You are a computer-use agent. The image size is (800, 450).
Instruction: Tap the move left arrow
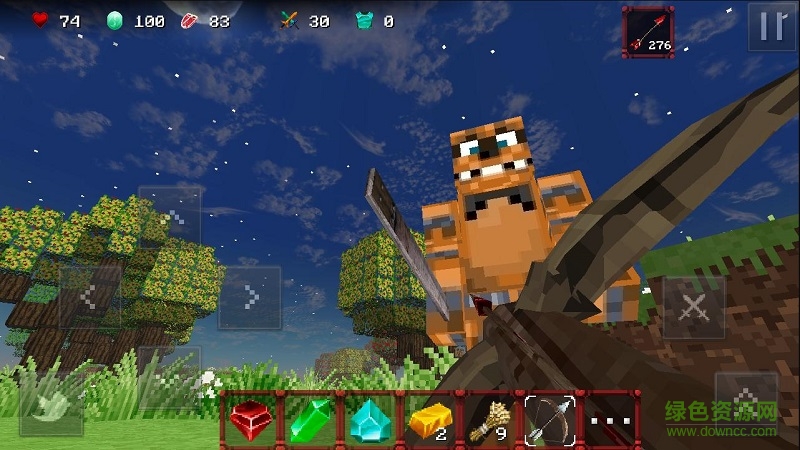coord(90,297)
